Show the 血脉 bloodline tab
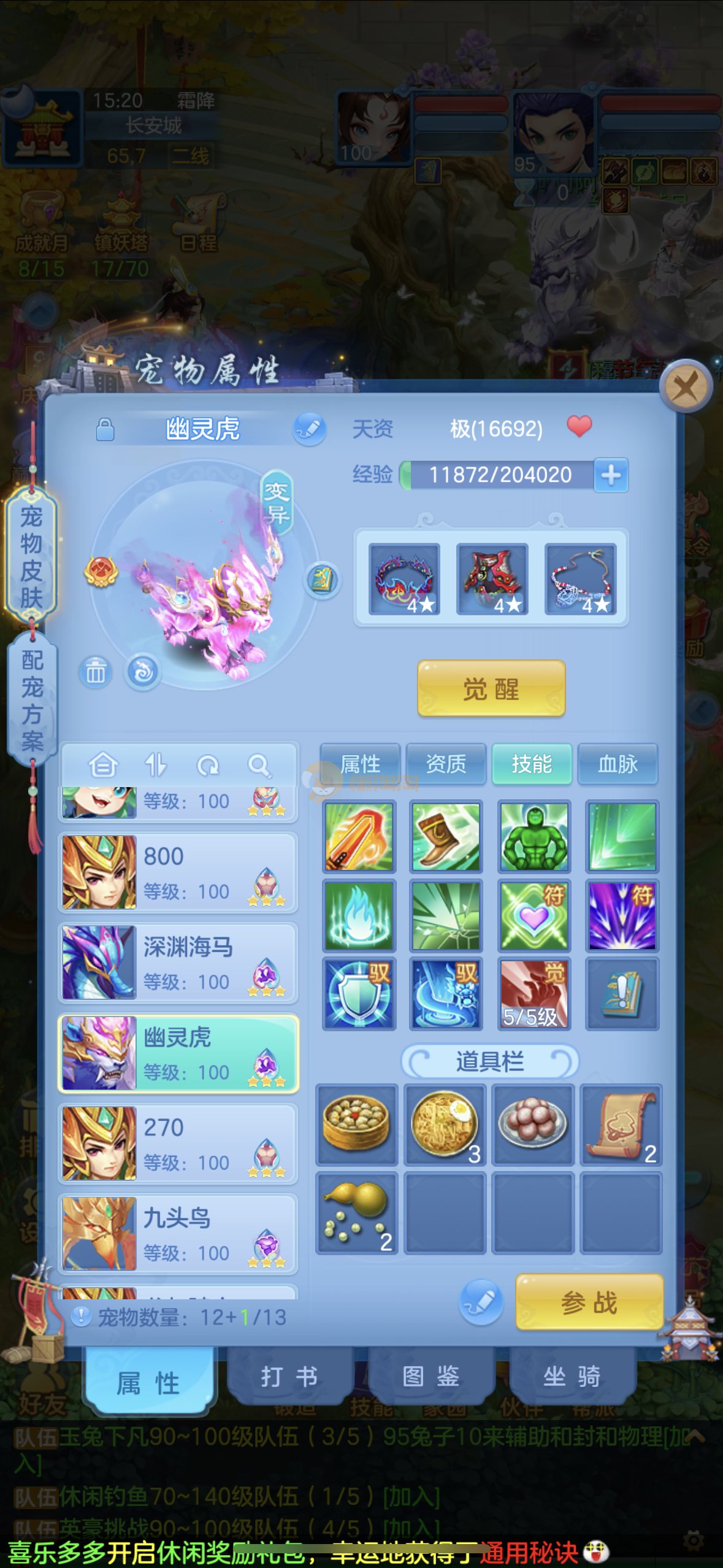Image resolution: width=723 pixels, height=1568 pixels. click(x=618, y=764)
